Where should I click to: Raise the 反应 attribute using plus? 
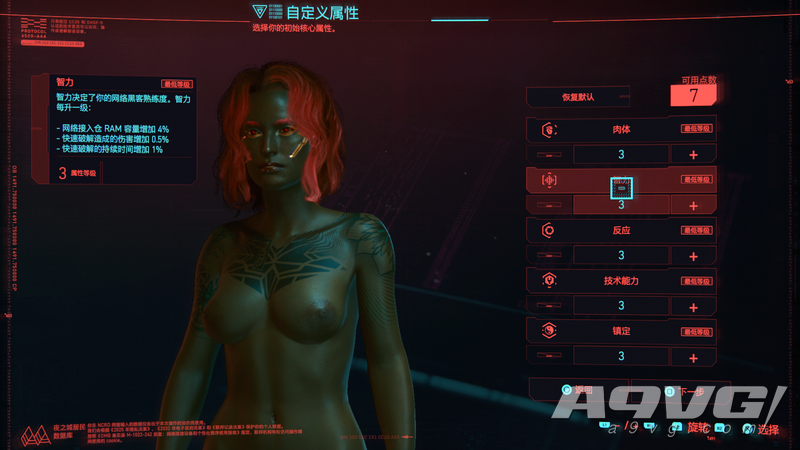point(693,256)
